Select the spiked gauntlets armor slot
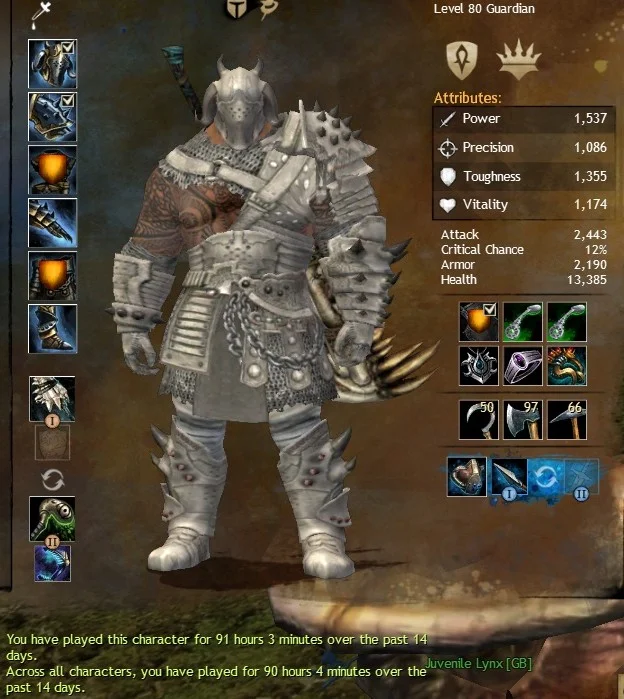 52,222
